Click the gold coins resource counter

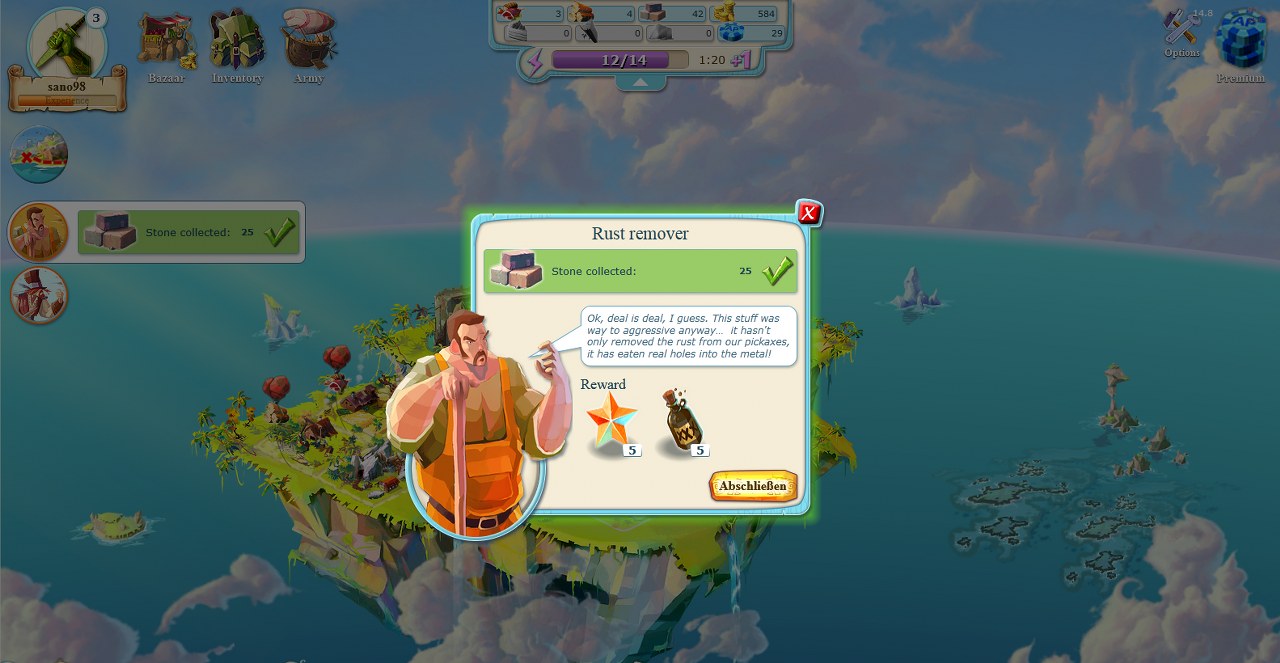(x=750, y=14)
